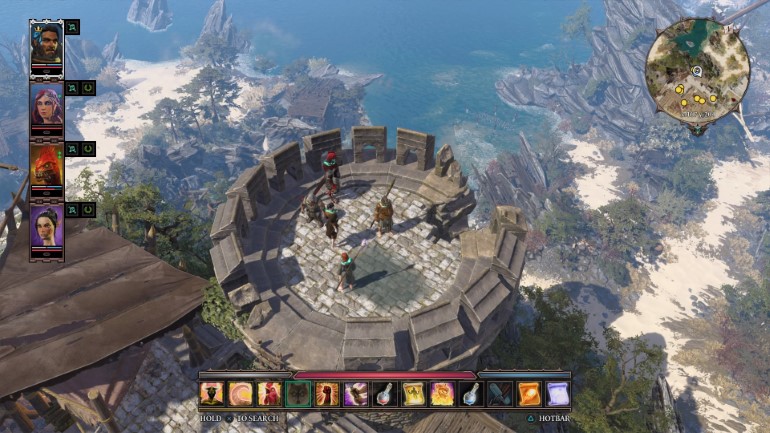The width and height of the screenshot is (770, 433).
Task: Use the purple winged skill icon
Action: 356,394
